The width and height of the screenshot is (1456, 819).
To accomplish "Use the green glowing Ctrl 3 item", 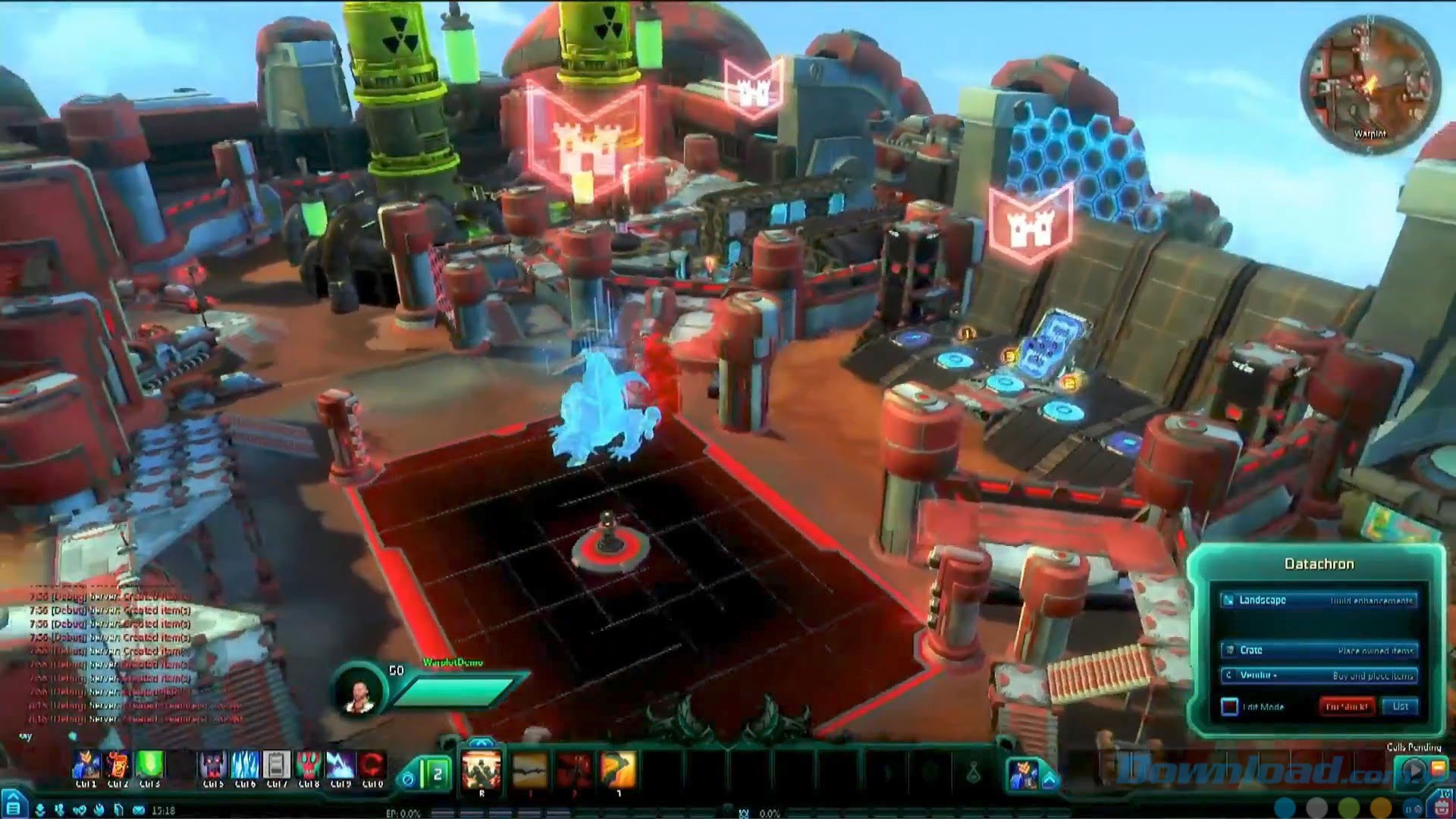I will pos(149,766).
